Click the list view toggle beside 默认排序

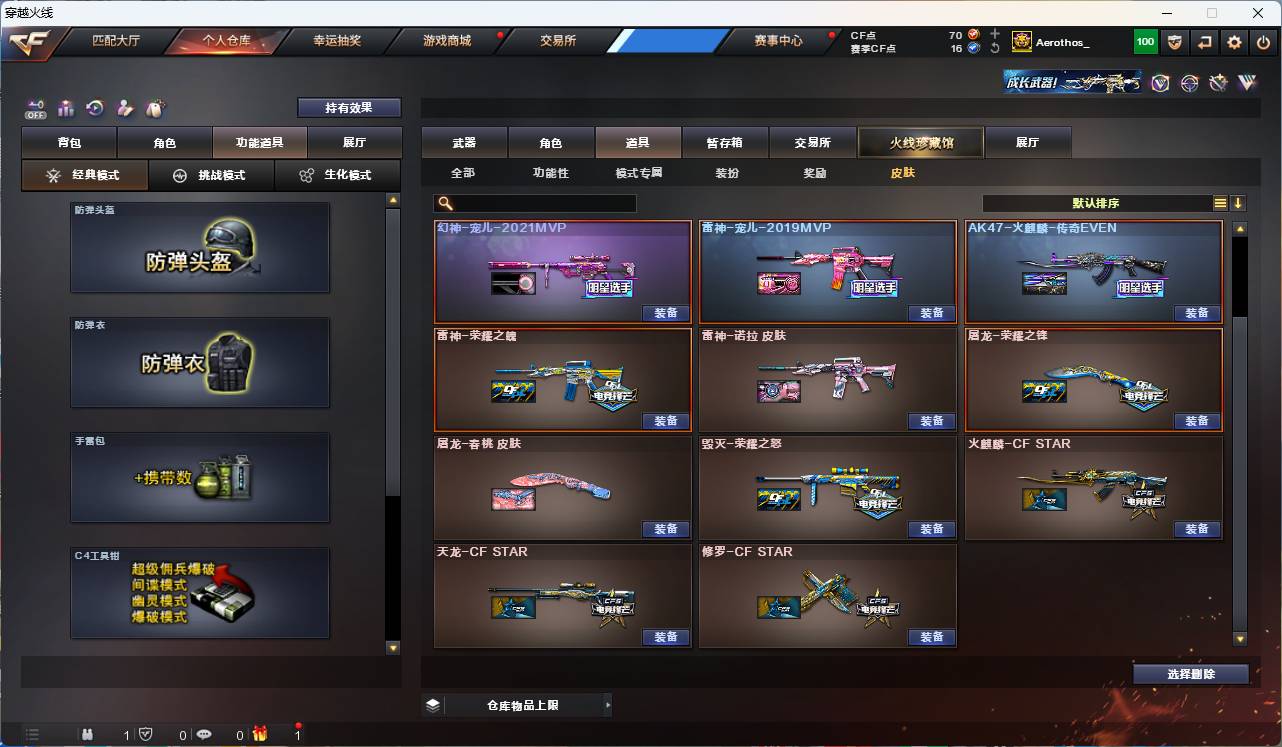[1220, 203]
